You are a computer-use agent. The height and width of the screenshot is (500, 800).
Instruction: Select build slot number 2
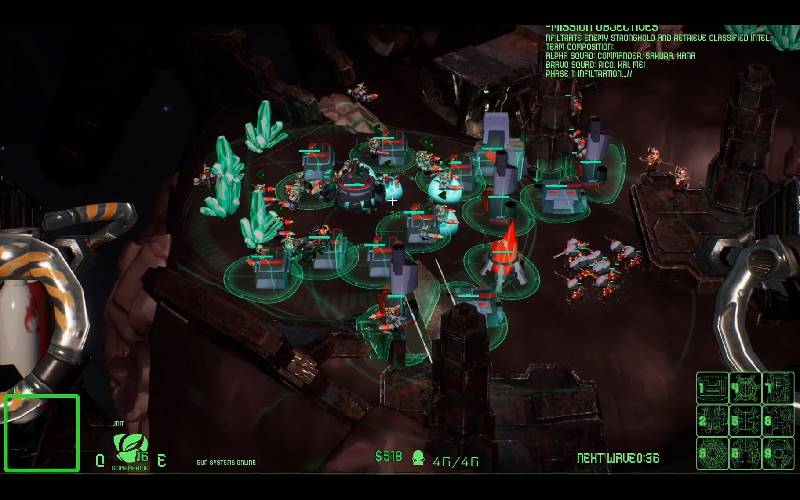712,420
